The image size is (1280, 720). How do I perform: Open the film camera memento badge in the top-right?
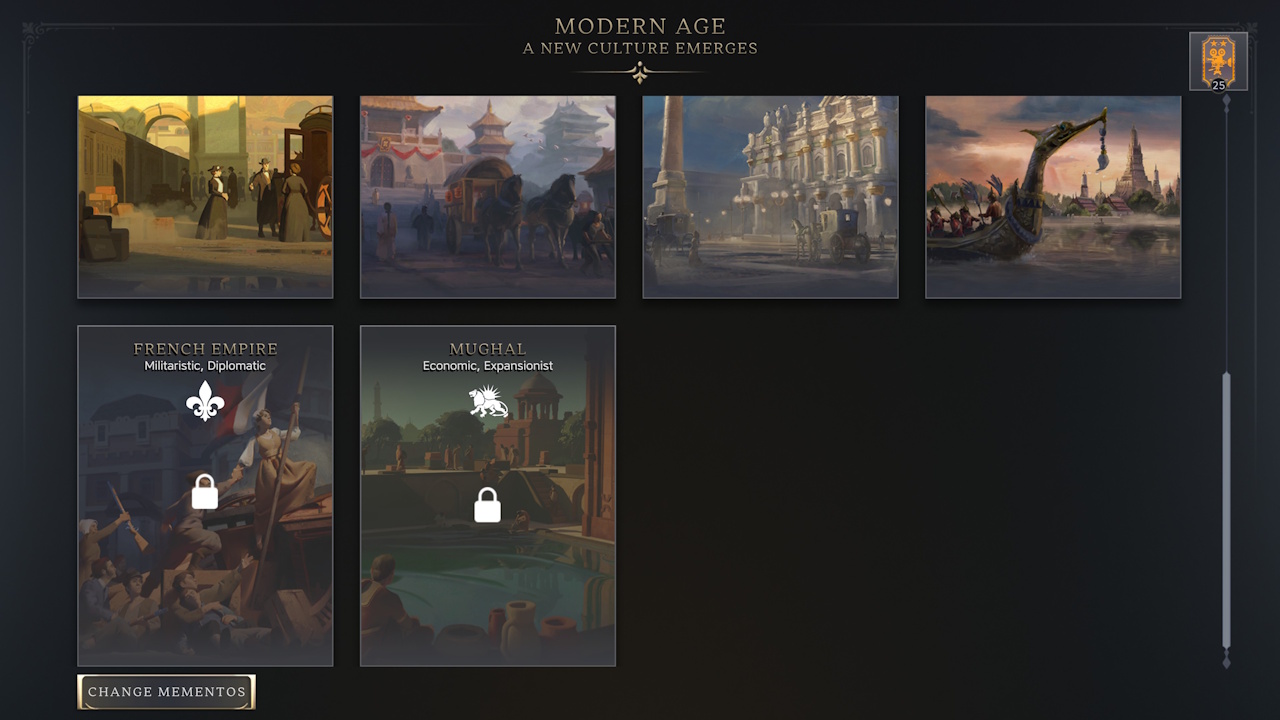[1218, 58]
